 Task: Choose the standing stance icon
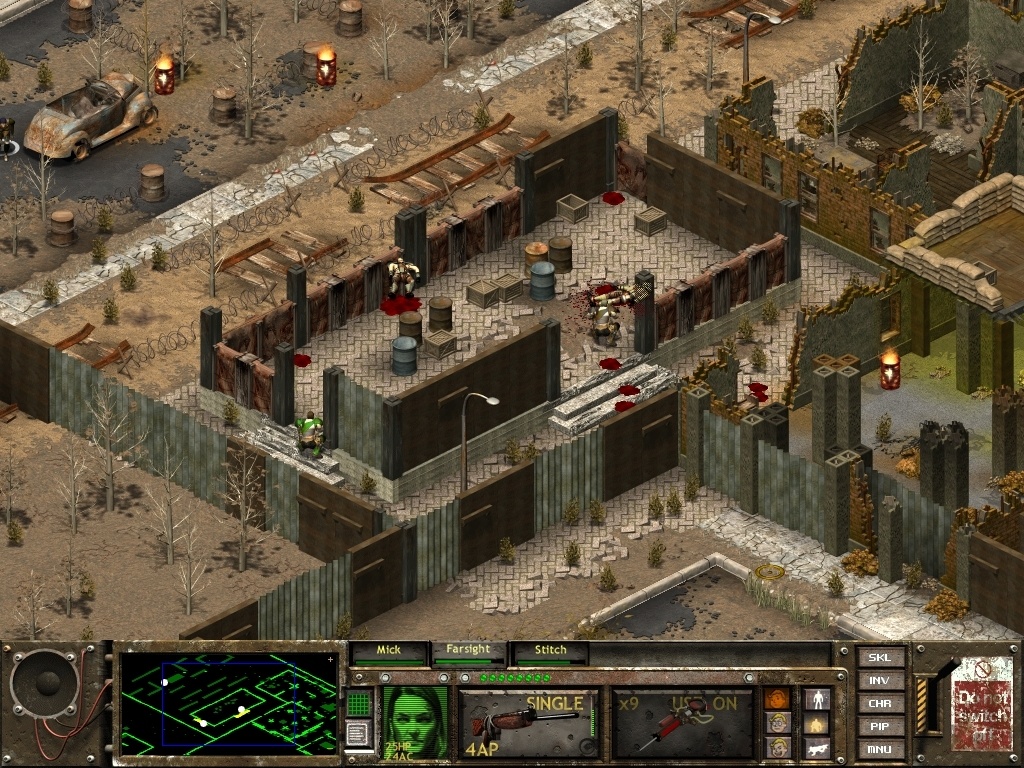(x=817, y=698)
